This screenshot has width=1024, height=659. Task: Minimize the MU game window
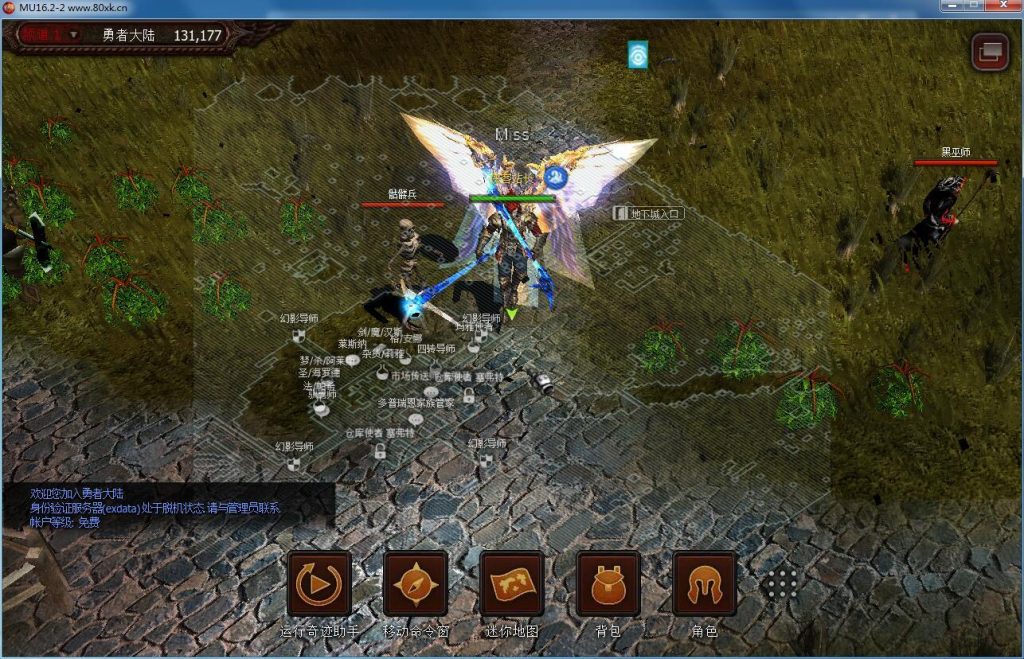pyautogui.click(x=948, y=8)
